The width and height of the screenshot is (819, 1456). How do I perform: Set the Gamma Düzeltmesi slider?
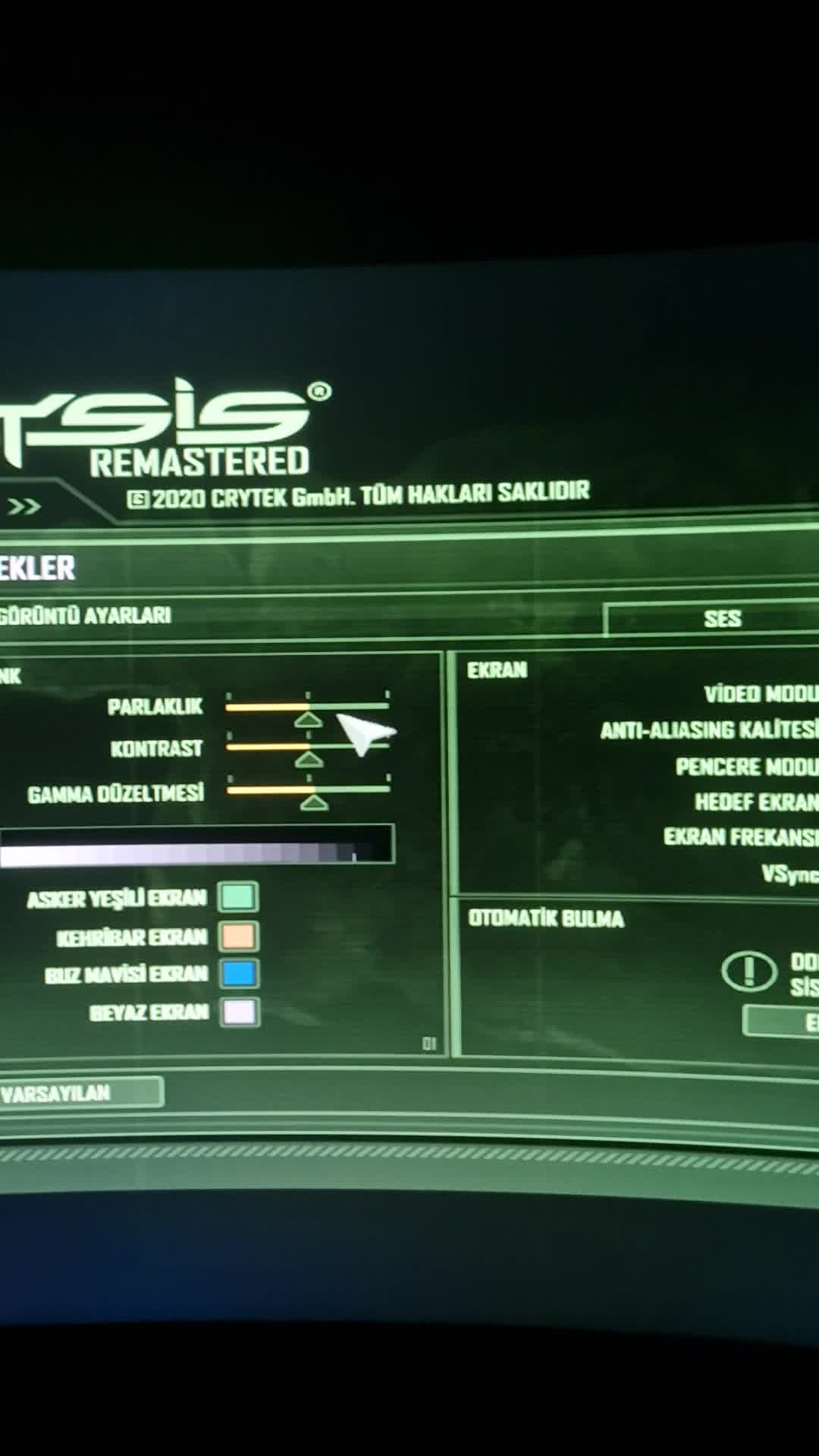(x=314, y=800)
